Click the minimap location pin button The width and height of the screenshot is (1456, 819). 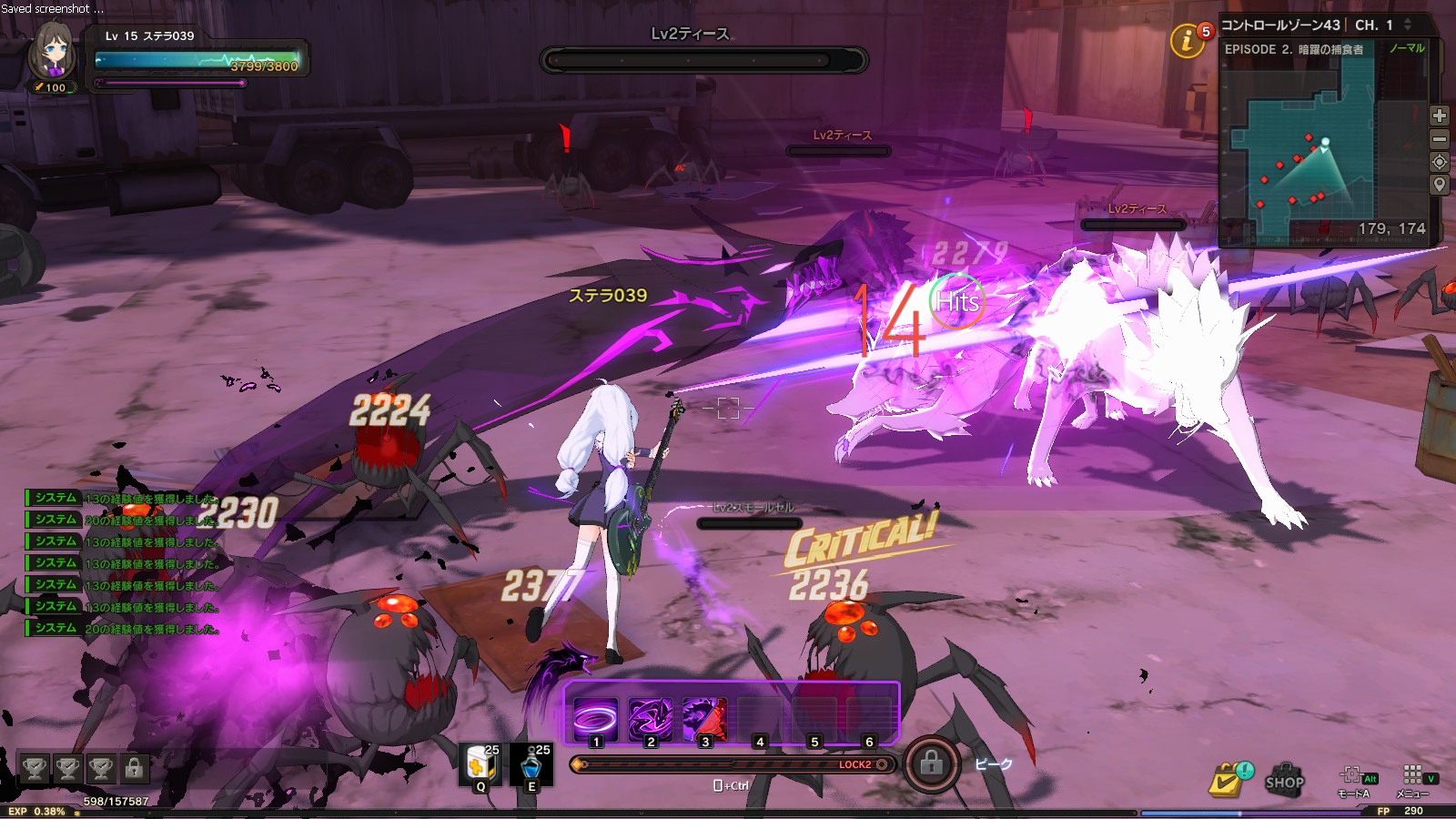(1439, 185)
